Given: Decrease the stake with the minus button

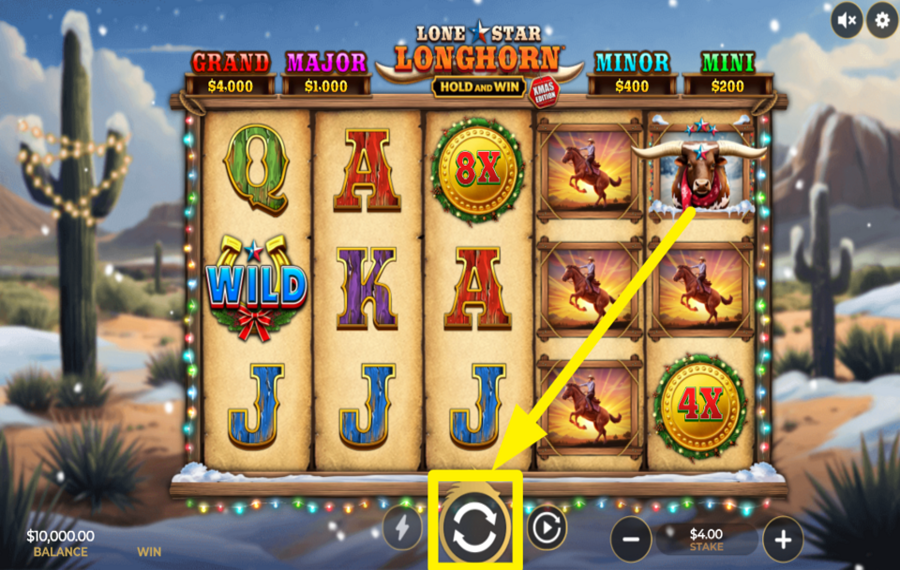Looking at the screenshot, I should (631, 541).
